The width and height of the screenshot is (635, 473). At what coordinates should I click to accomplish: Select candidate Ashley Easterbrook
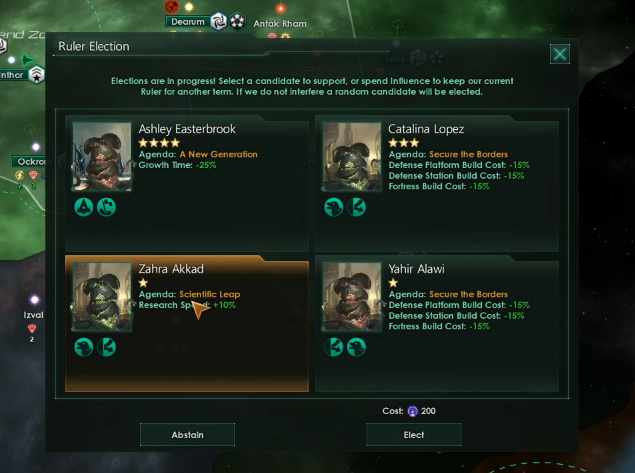(187, 170)
